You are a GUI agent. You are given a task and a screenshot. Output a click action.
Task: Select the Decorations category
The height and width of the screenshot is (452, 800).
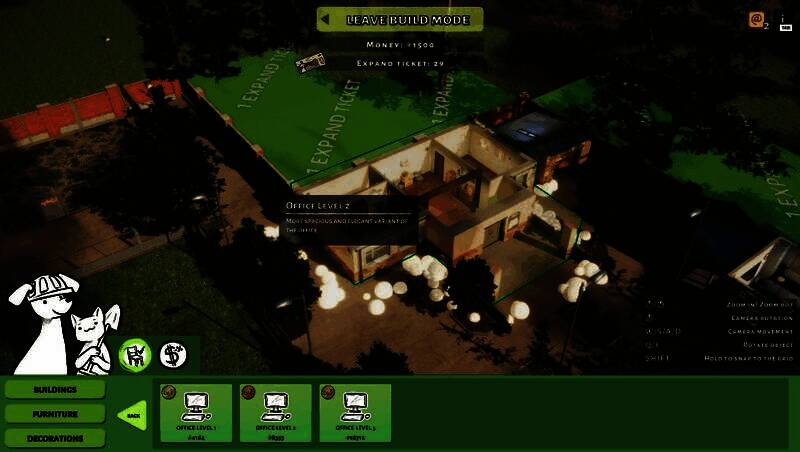55,437
